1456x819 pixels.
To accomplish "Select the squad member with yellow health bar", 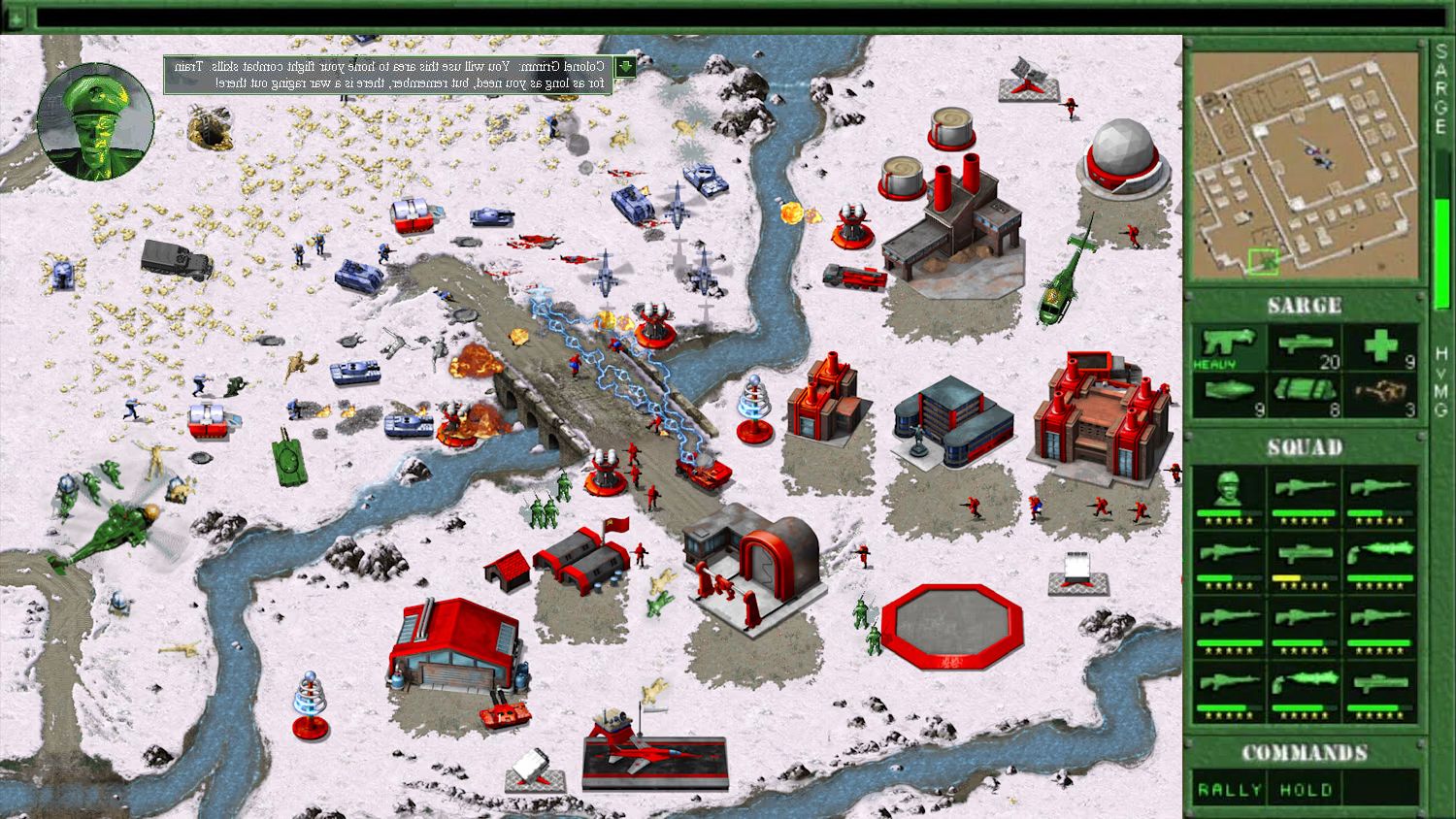I will click(1305, 560).
